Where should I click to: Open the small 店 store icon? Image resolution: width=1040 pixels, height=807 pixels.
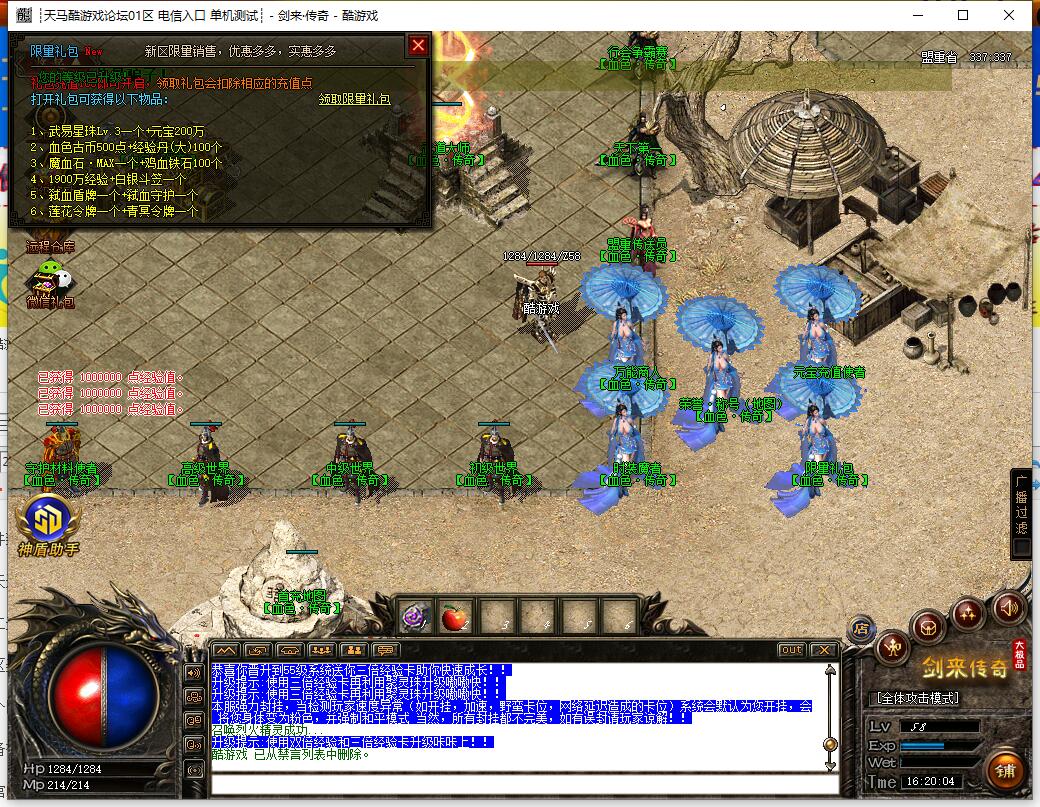860,629
